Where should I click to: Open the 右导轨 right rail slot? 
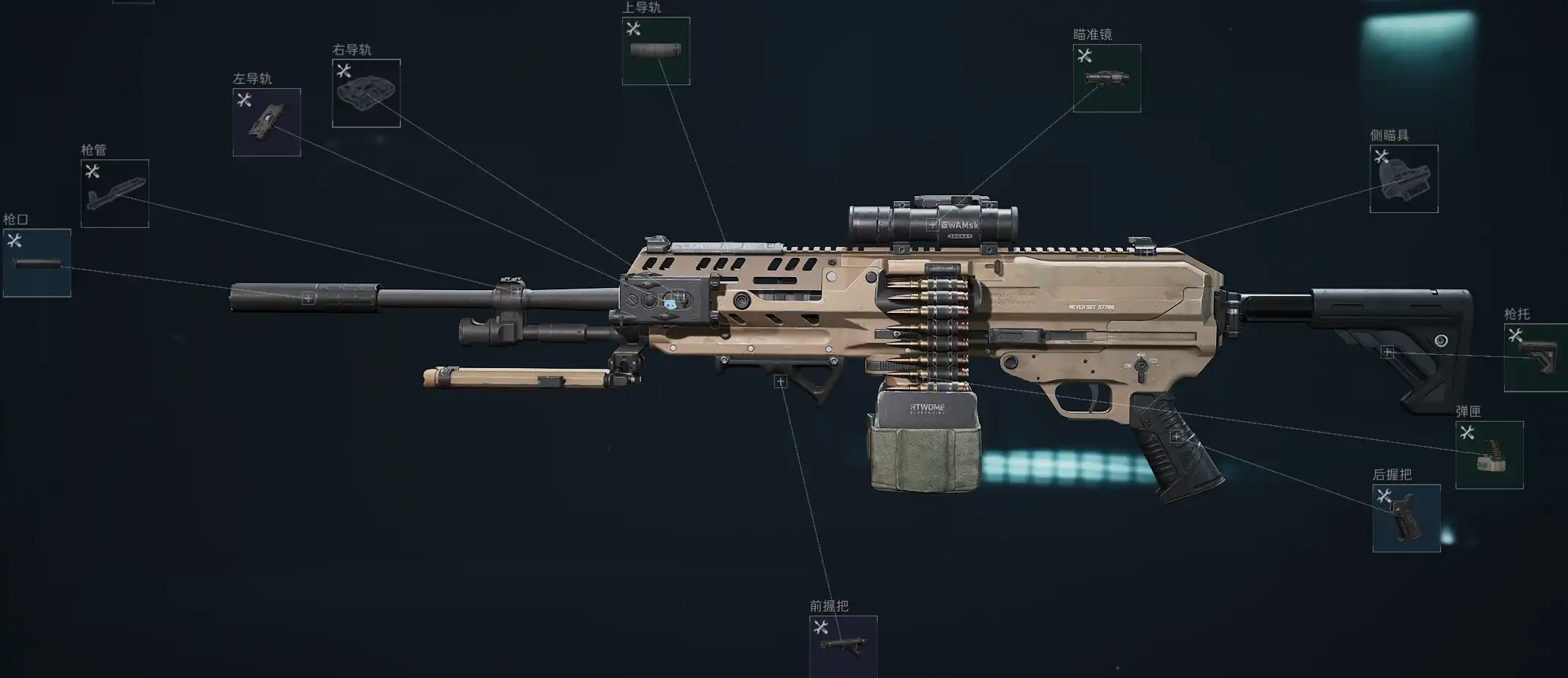[x=366, y=93]
